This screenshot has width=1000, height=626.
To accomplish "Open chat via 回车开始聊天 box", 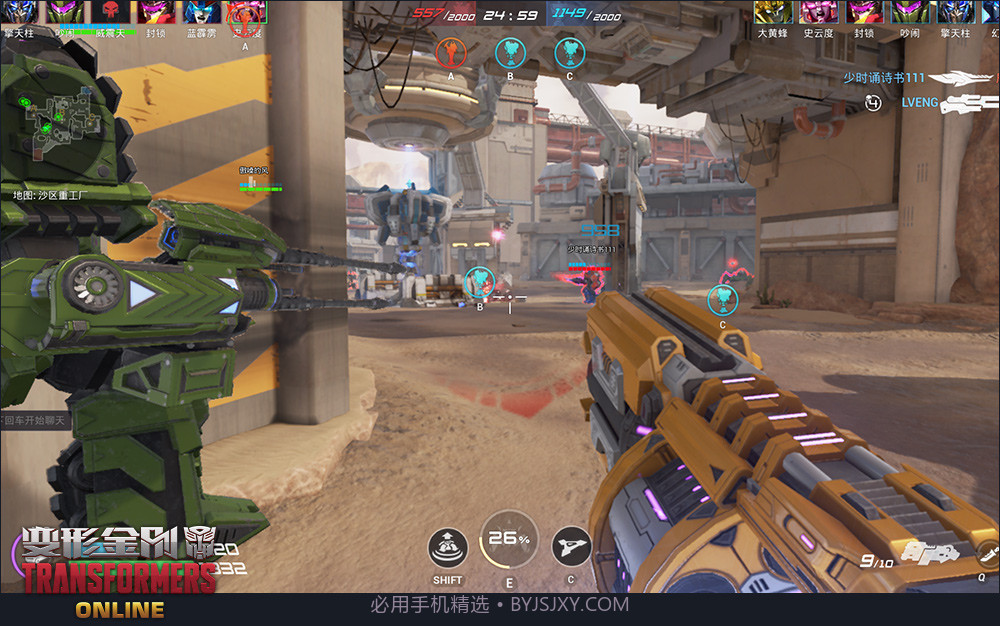I will coord(34,420).
